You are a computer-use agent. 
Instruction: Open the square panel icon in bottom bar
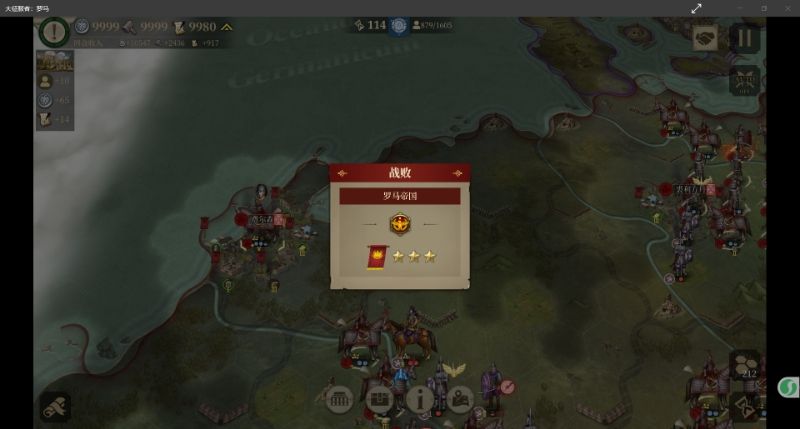pyautogui.click(x=379, y=397)
